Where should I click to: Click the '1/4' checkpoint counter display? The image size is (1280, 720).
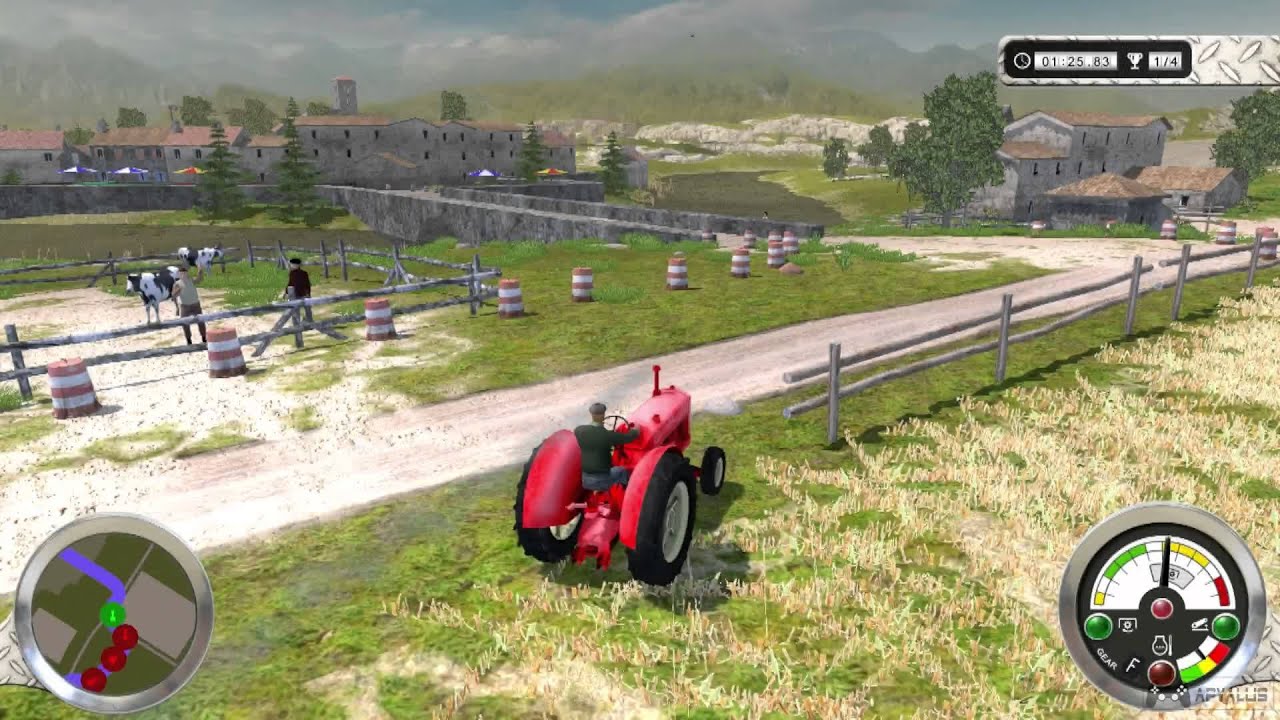coord(1166,61)
